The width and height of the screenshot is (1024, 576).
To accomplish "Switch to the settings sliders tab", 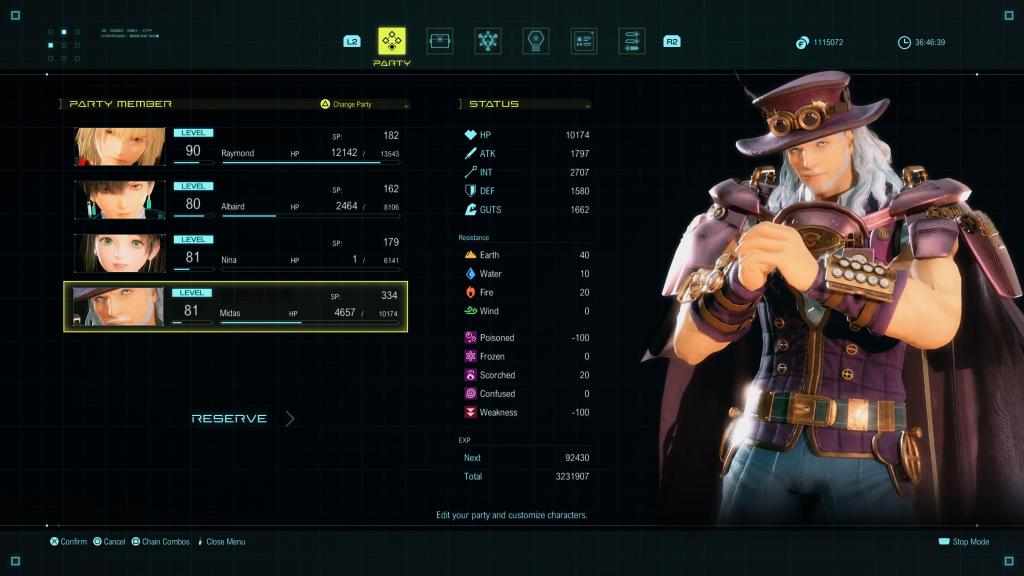I will click(x=631, y=41).
